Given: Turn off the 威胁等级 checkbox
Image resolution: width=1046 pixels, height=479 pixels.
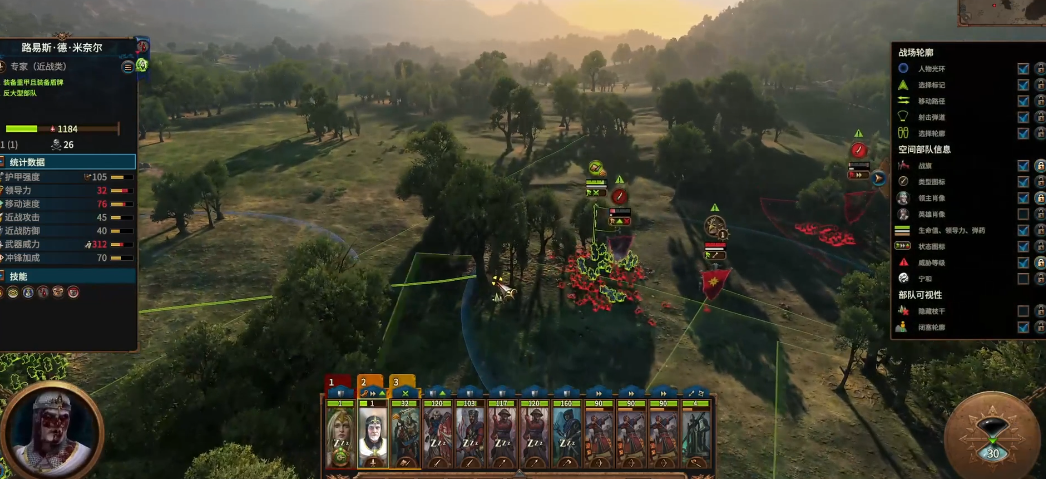Looking at the screenshot, I should tap(1023, 262).
